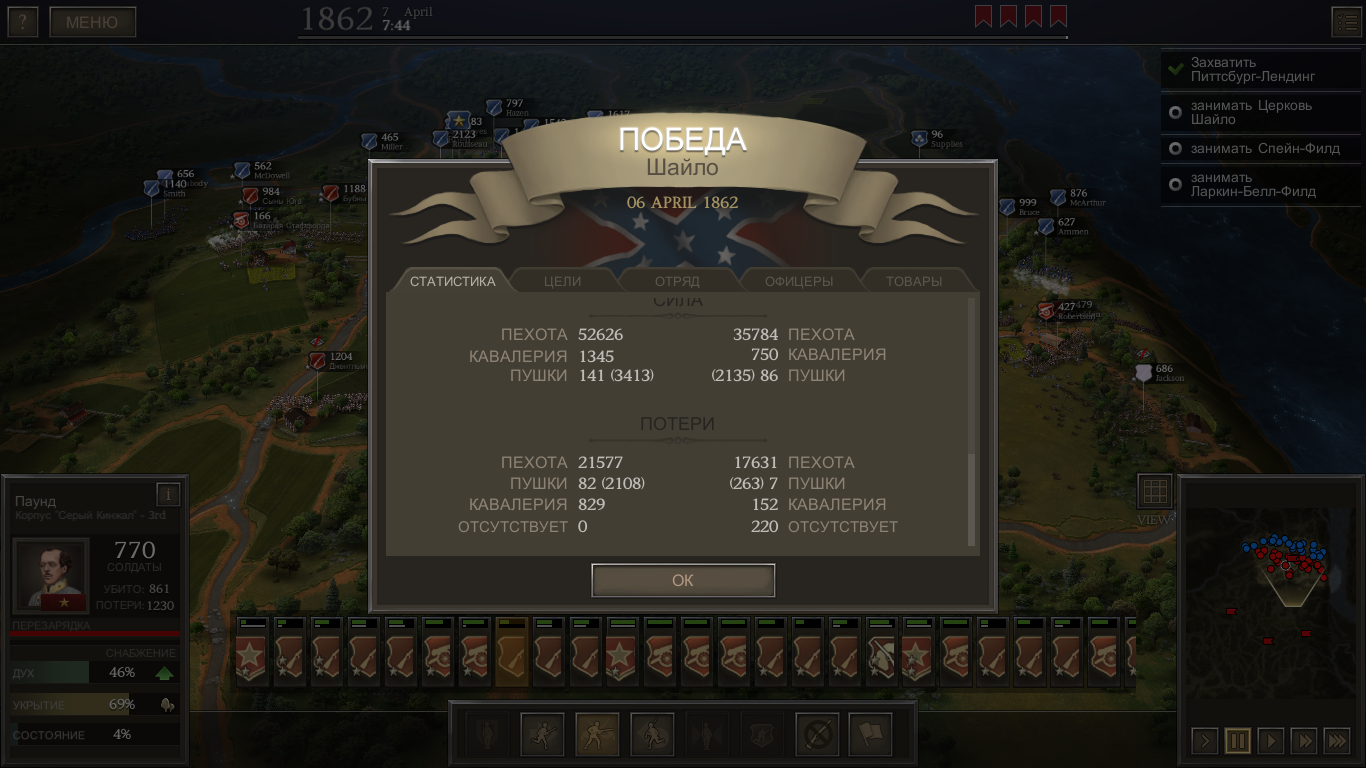Open the МЕНЮ button
Viewport: 1366px width, 768px height.
(92, 22)
